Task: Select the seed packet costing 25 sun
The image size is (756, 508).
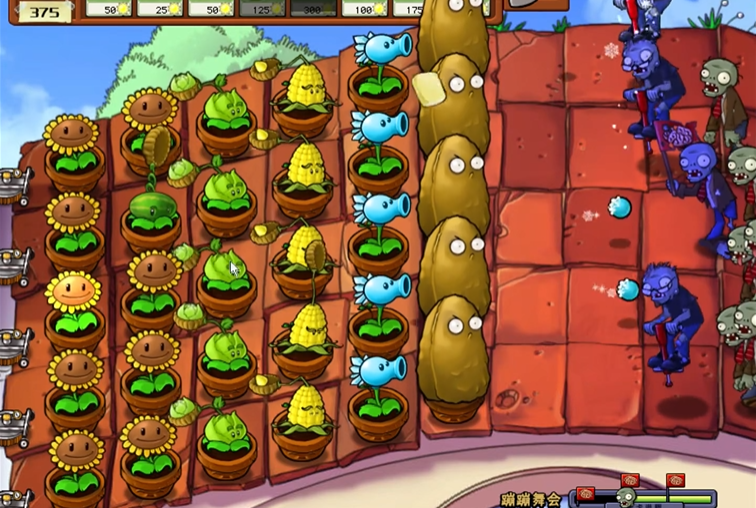Action: 160,8
